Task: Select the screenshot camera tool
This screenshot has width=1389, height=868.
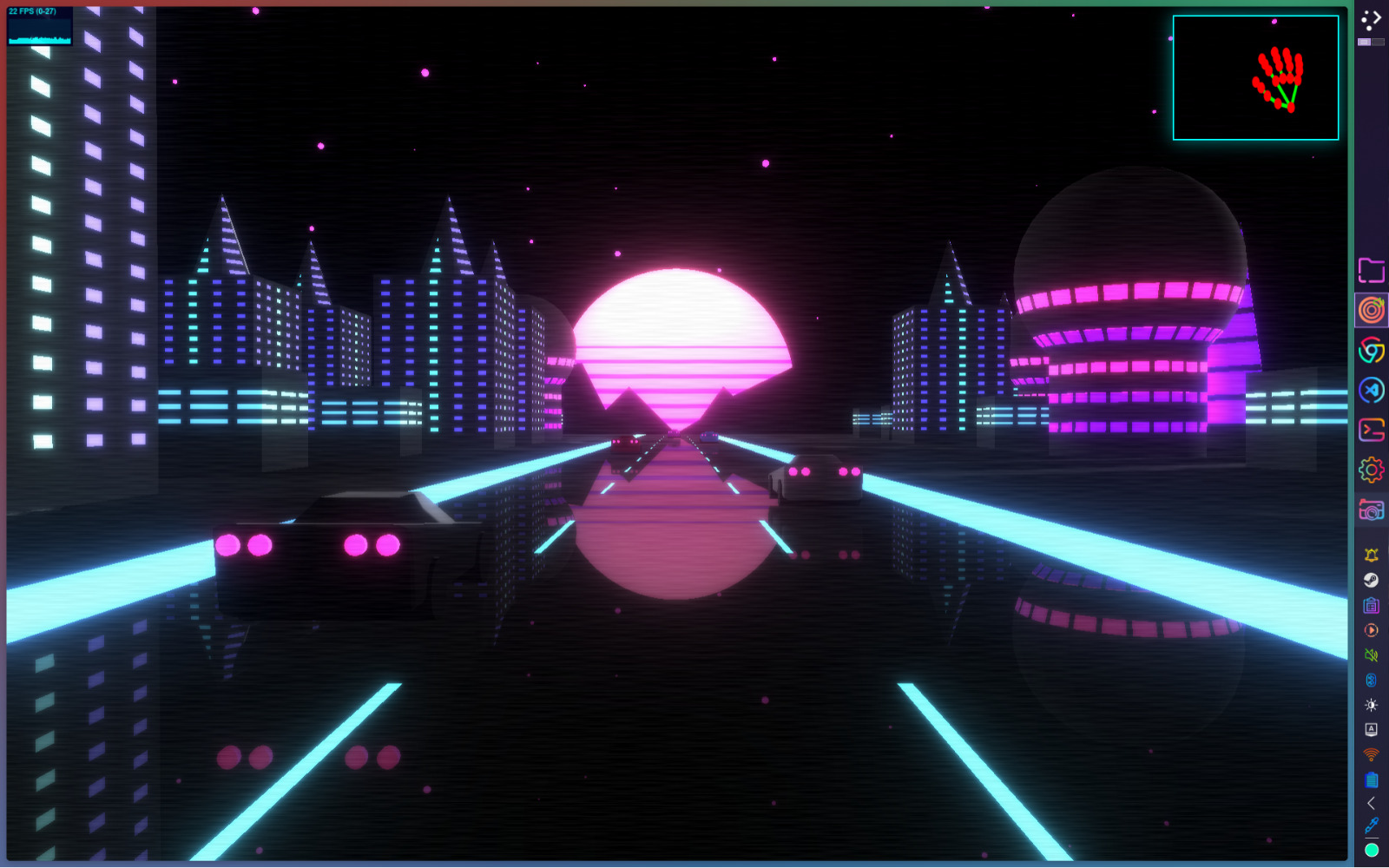Action: tap(1372, 510)
